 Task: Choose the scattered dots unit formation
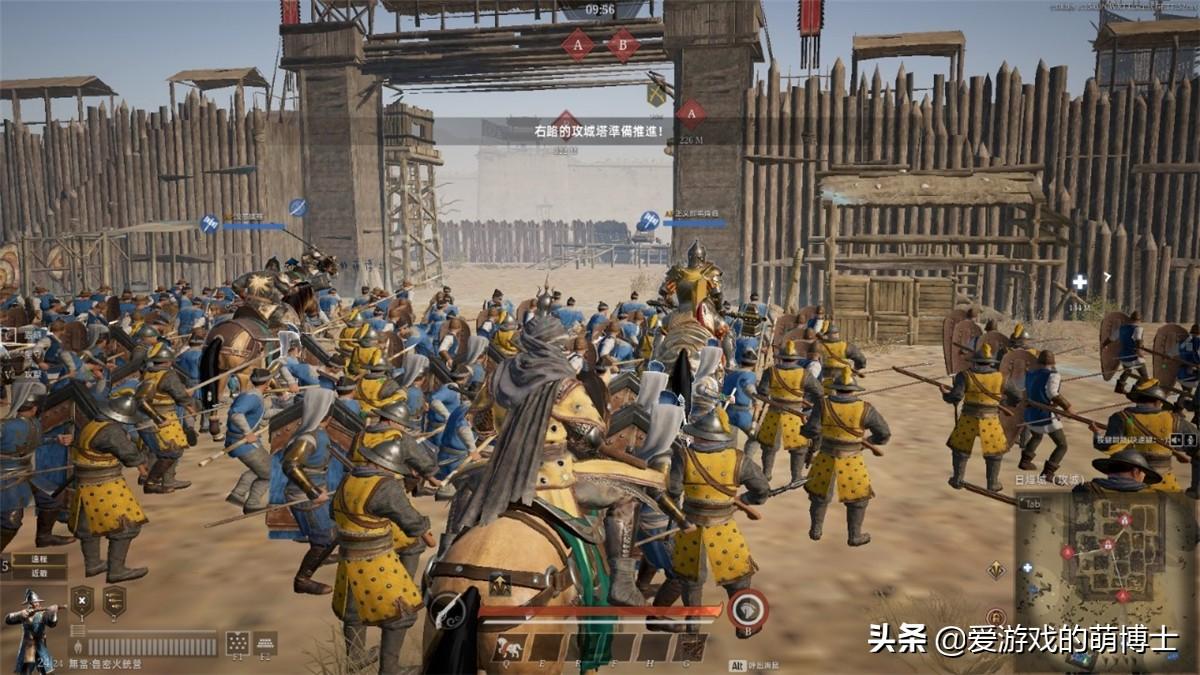coord(237,642)
